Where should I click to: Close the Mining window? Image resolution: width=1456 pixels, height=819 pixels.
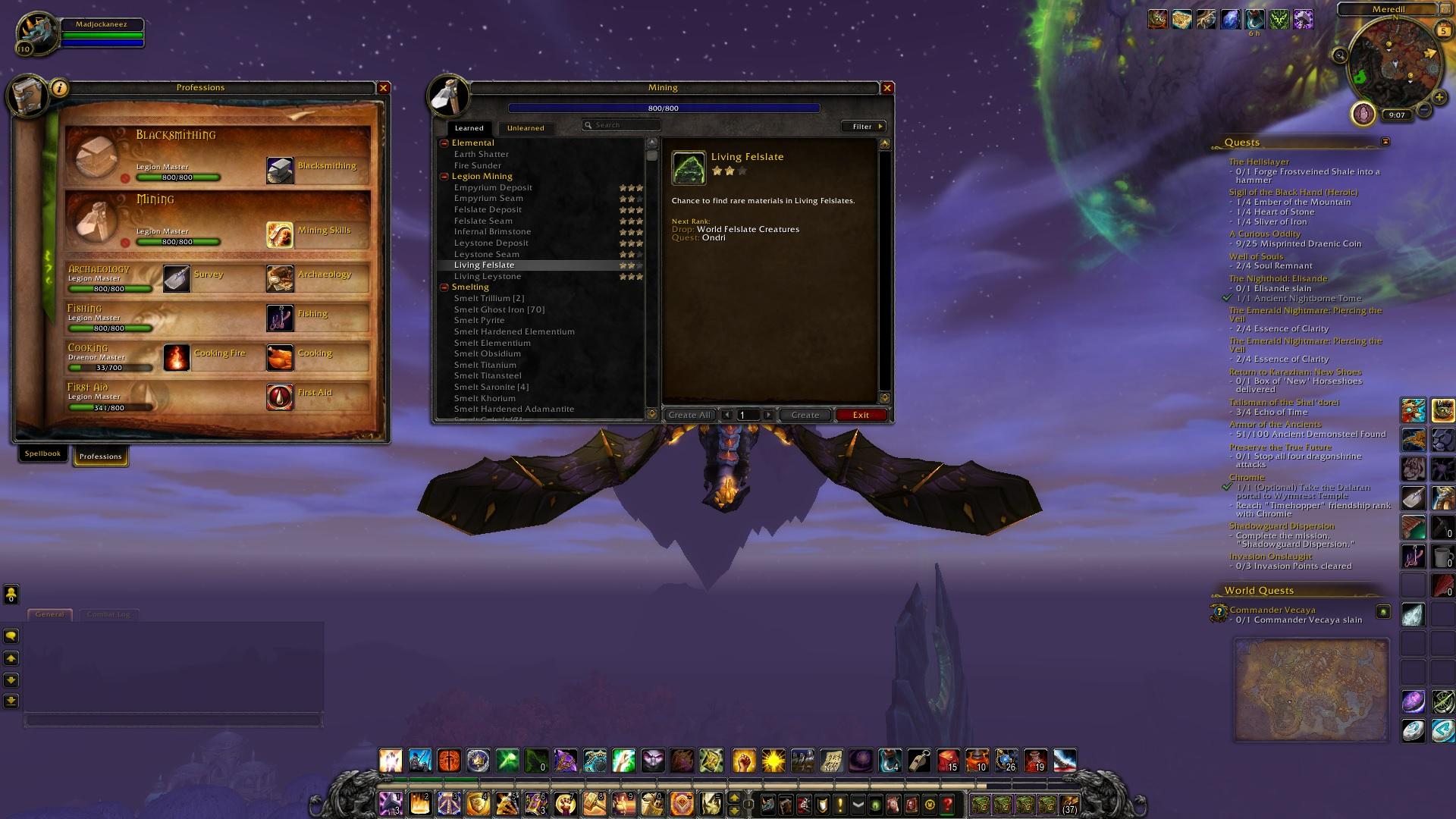tap(887, 88)
